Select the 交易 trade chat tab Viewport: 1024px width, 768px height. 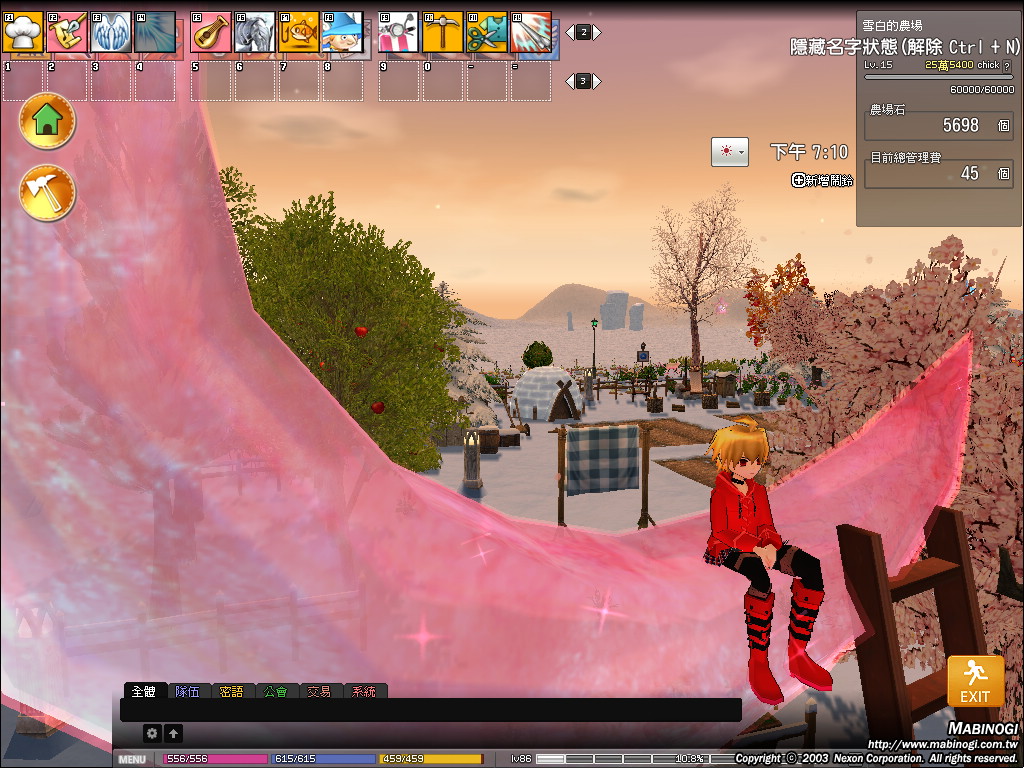320,691
